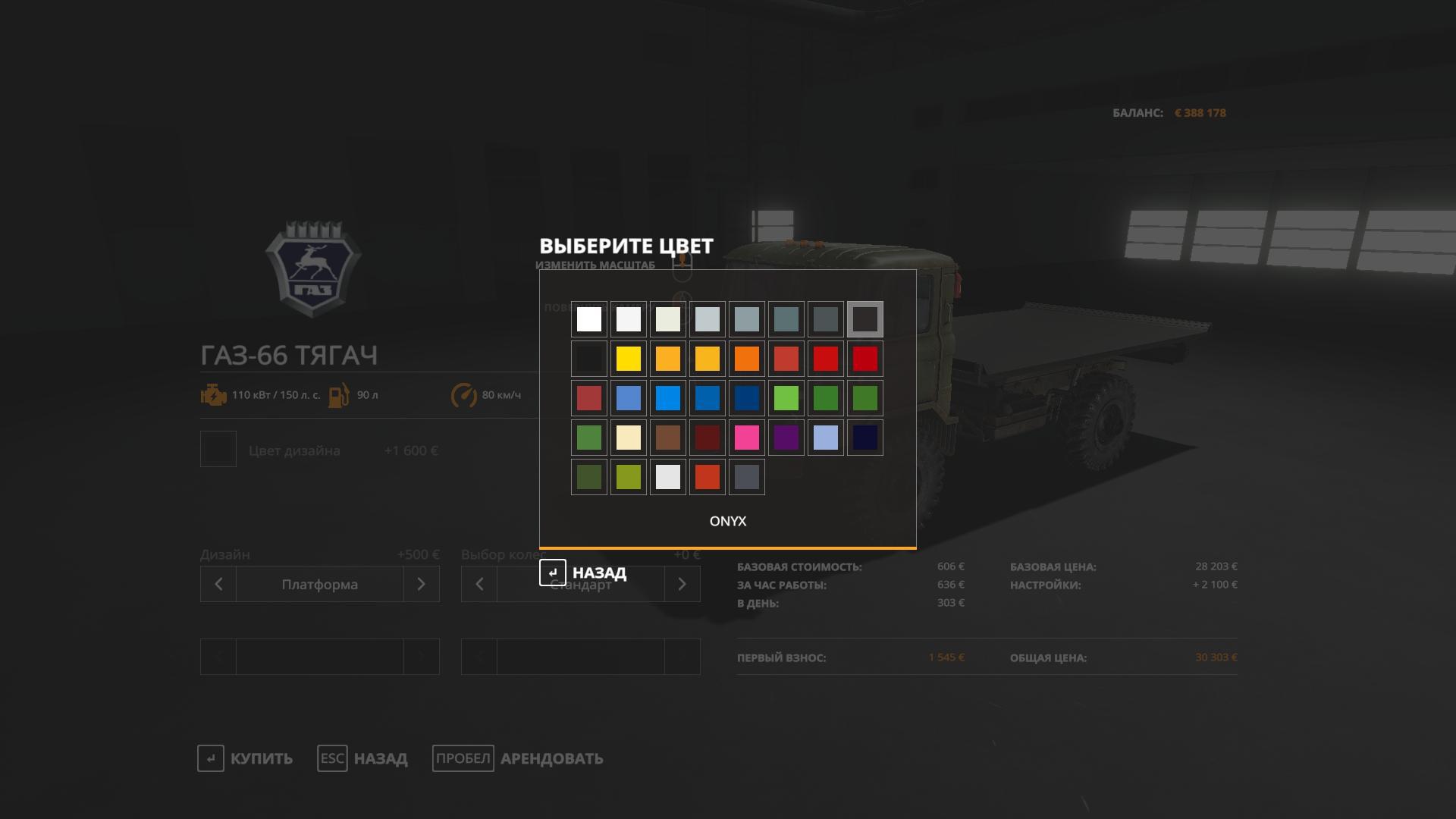Switch to next design after Платформа
Viewport: 1456px width, 819px height.
pos(422,584)
